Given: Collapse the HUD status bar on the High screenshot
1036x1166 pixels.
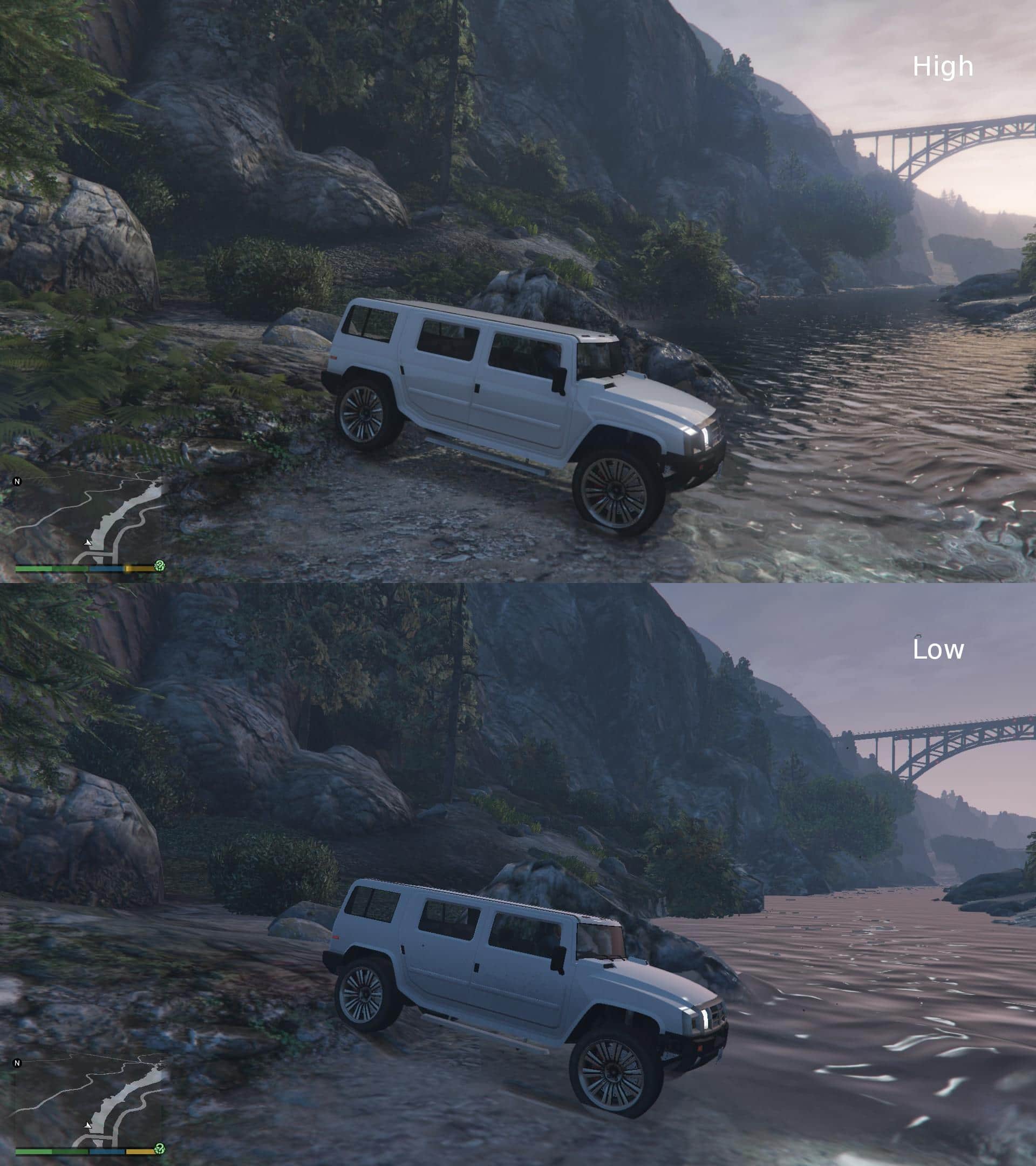Looking at the screenshot, I should [86, 570].
